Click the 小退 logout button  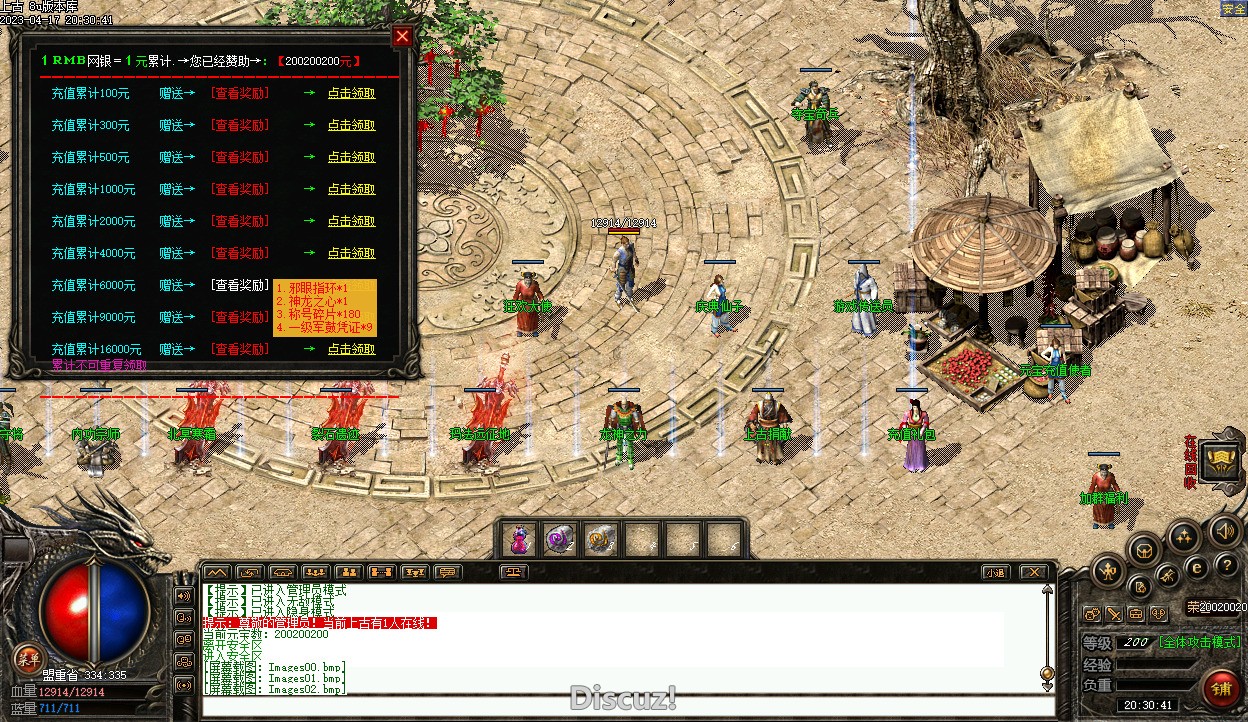coord(994,573)
